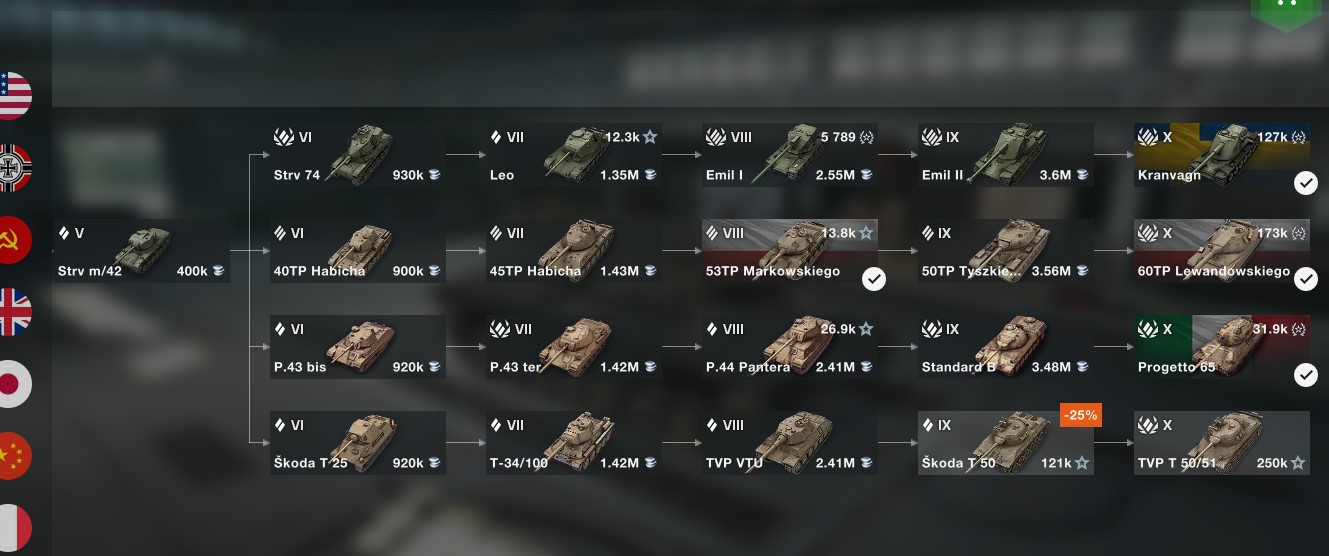Switch to the German nation tree
Screen dimensions: 1329x556
click(13, 168)
